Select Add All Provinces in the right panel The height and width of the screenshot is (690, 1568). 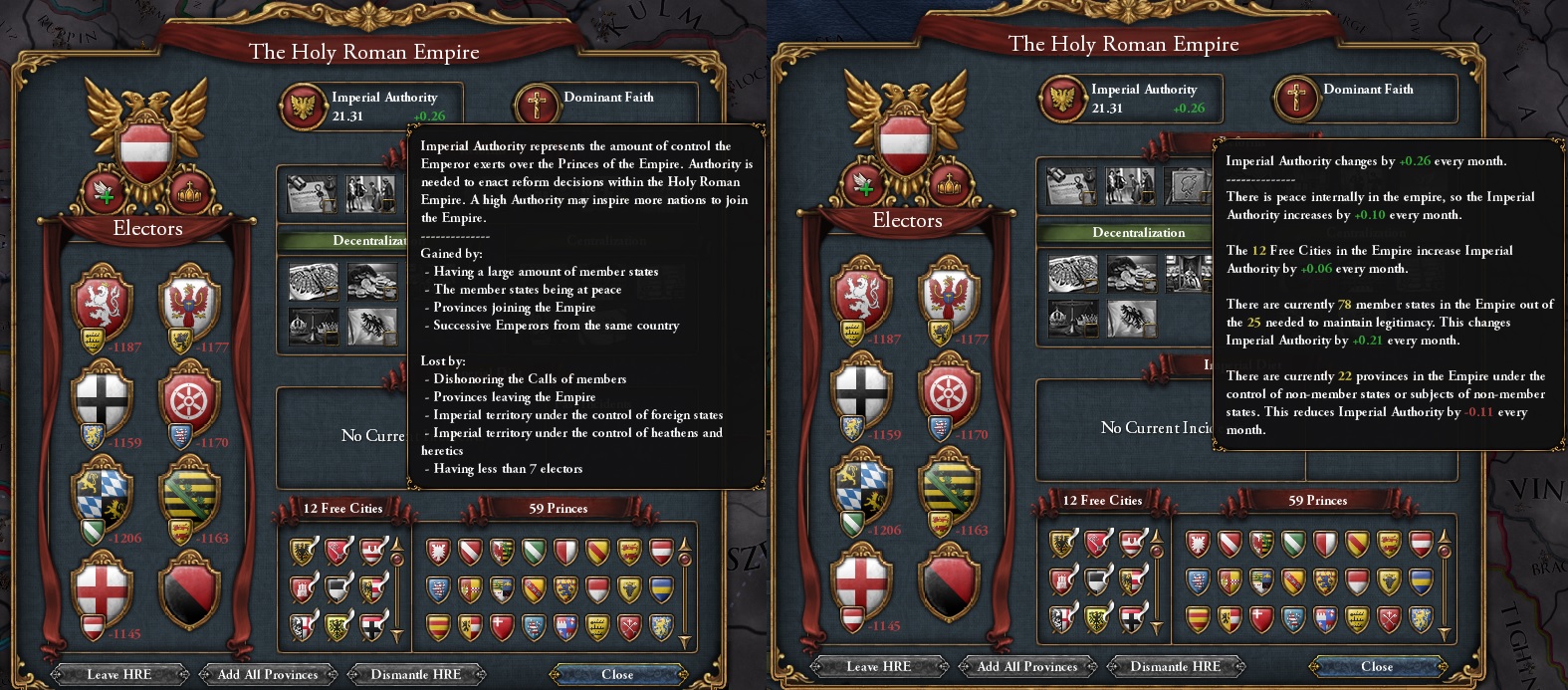coord(1027,666)
